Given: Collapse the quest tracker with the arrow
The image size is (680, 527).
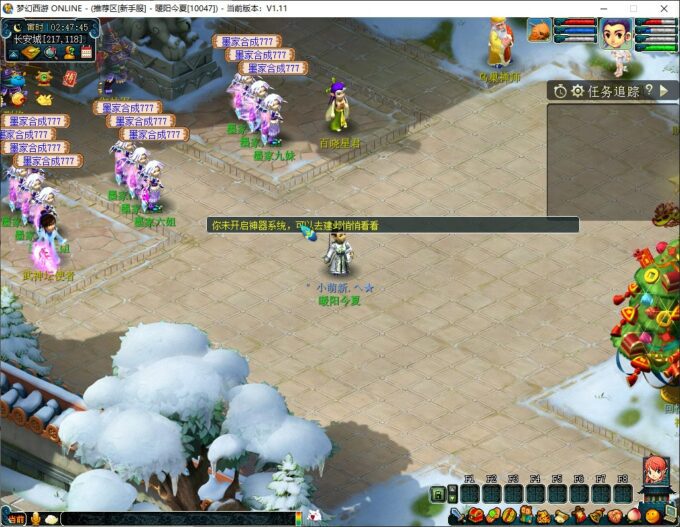Looking at the screenshot, I should tap(665, 90).
